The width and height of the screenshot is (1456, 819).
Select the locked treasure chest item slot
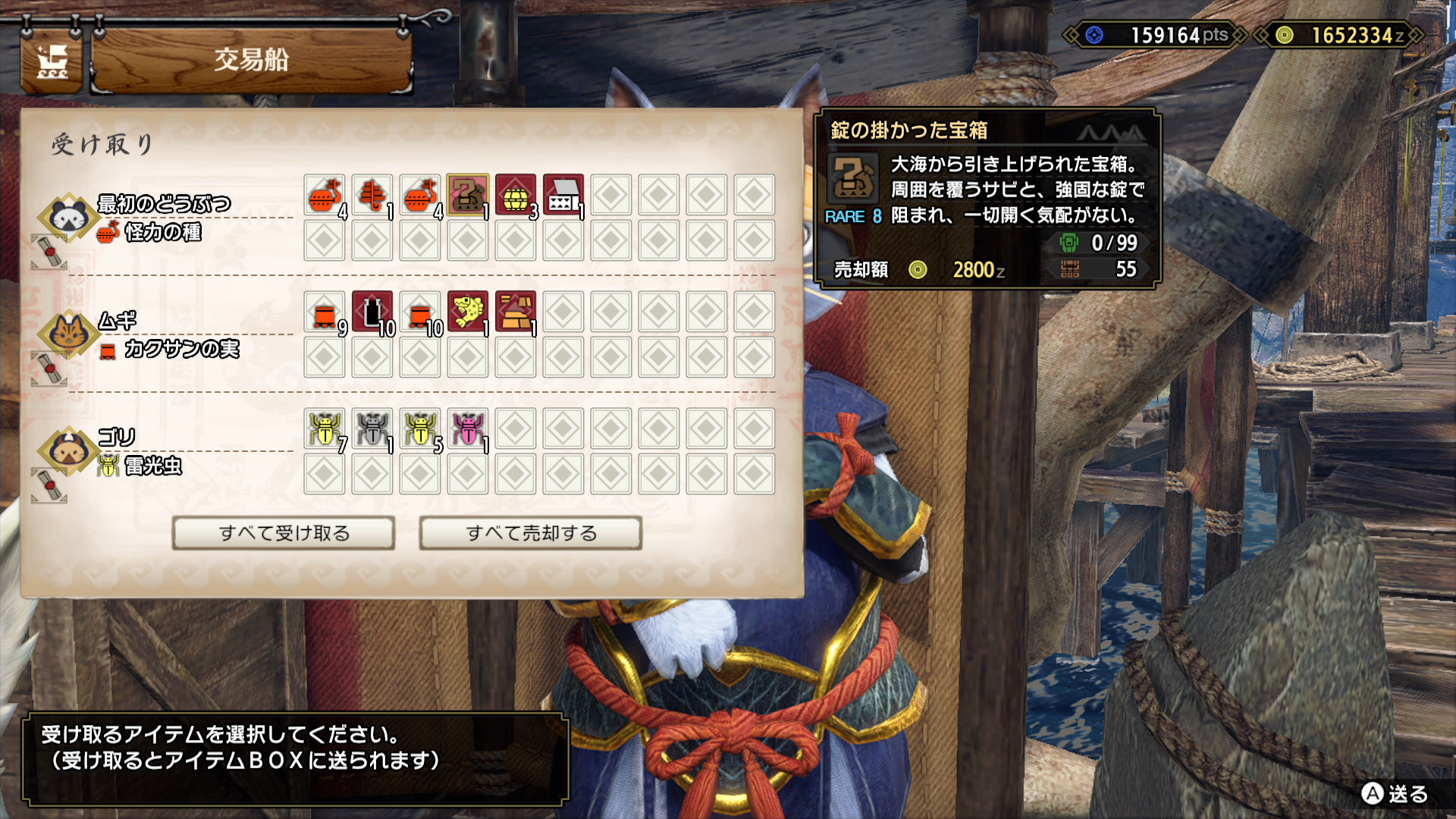pos(467,196)
